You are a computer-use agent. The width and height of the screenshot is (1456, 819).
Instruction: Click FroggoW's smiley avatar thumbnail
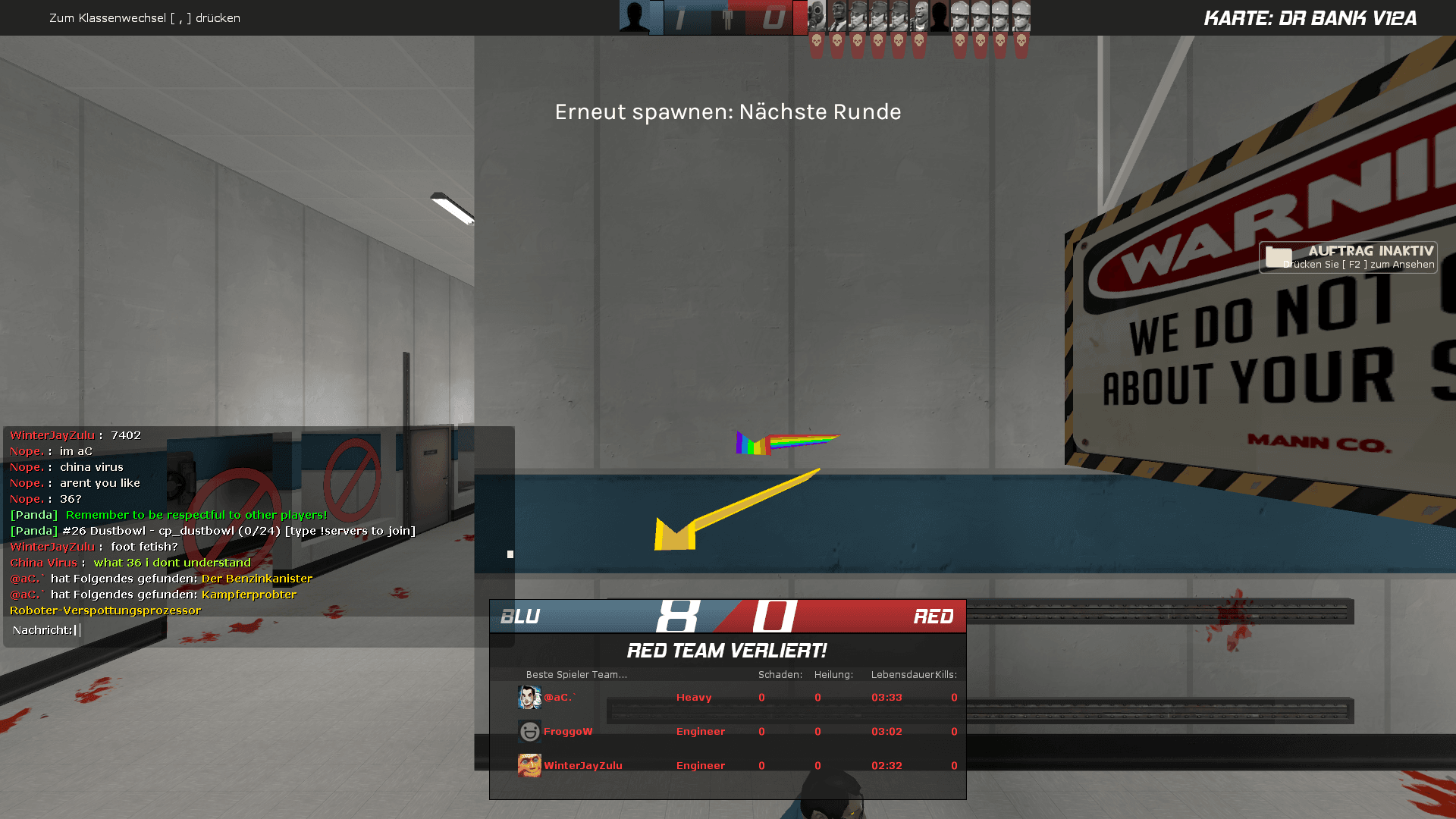(x=529, y=732)
